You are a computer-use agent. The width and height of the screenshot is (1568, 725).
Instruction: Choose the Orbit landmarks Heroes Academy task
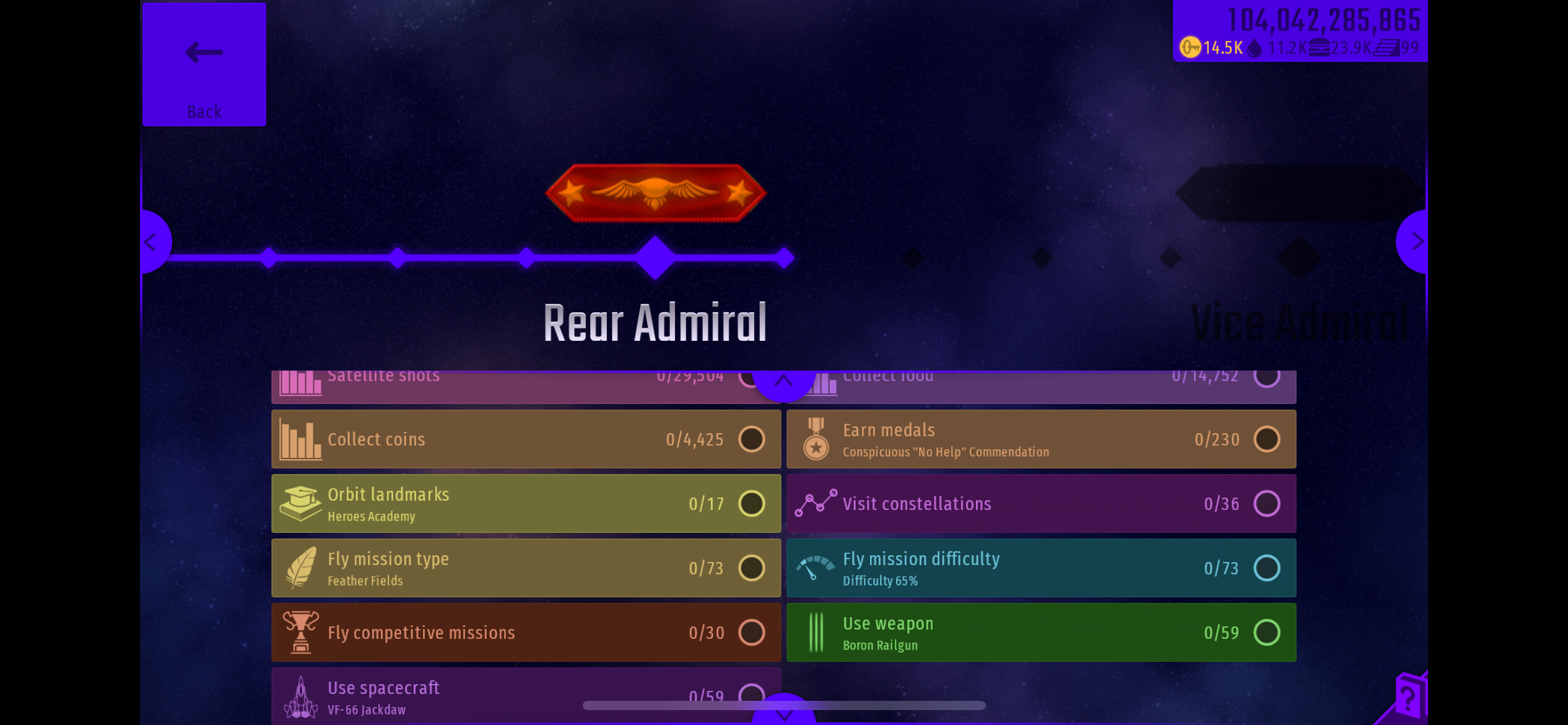[526, 504]
